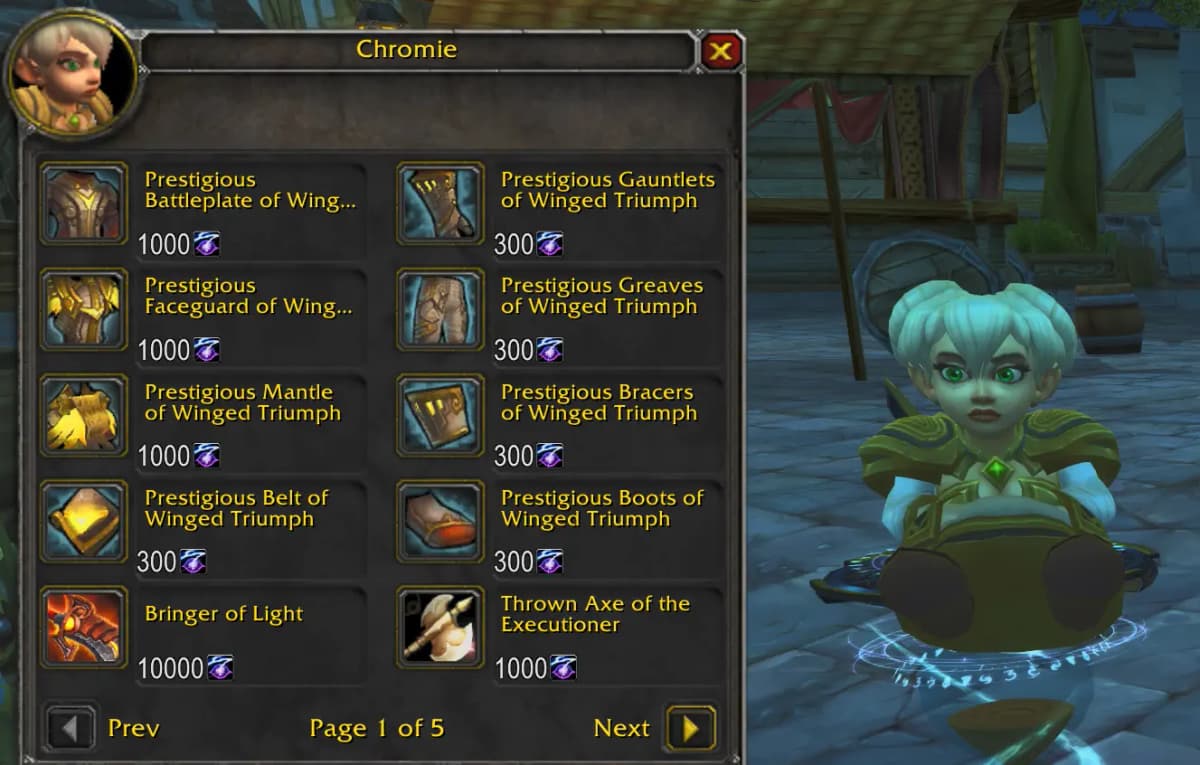The image size is (1200, 765).
Task: Go to the next vendor page
Action: [690, 728]
